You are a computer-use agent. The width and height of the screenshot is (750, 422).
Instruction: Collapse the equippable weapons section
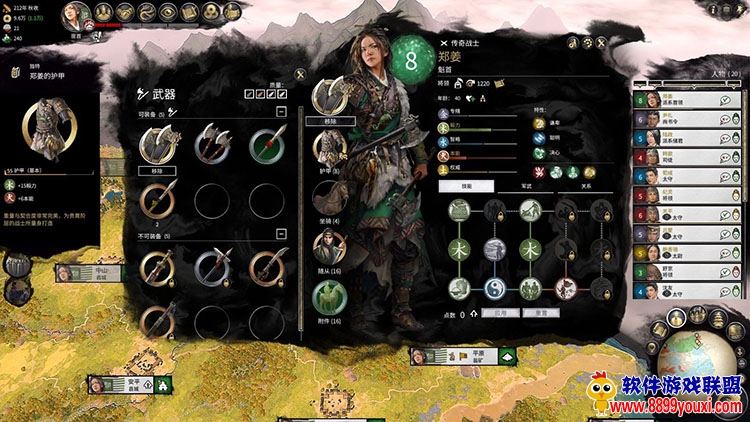click(x=282, y=112)
